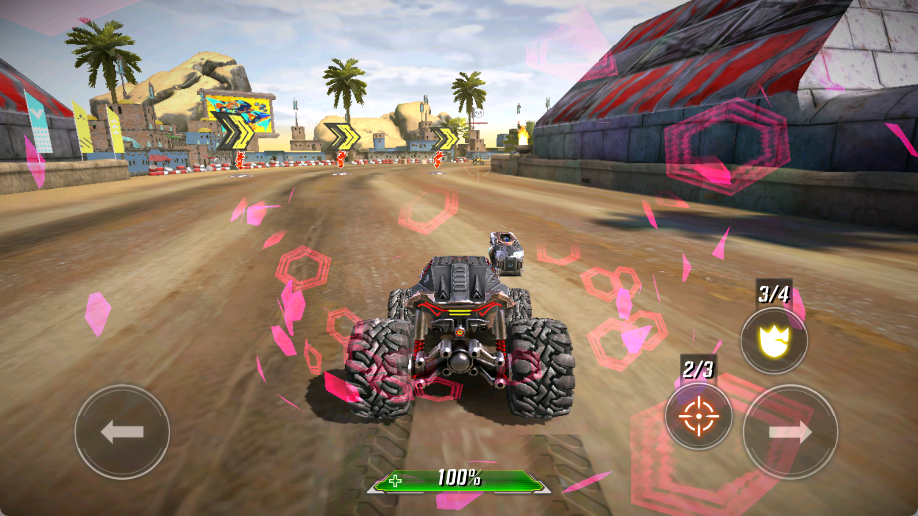This screenshot has width=918, height=516.
Task: Tap the steer left arrow button
Action: 122,432
